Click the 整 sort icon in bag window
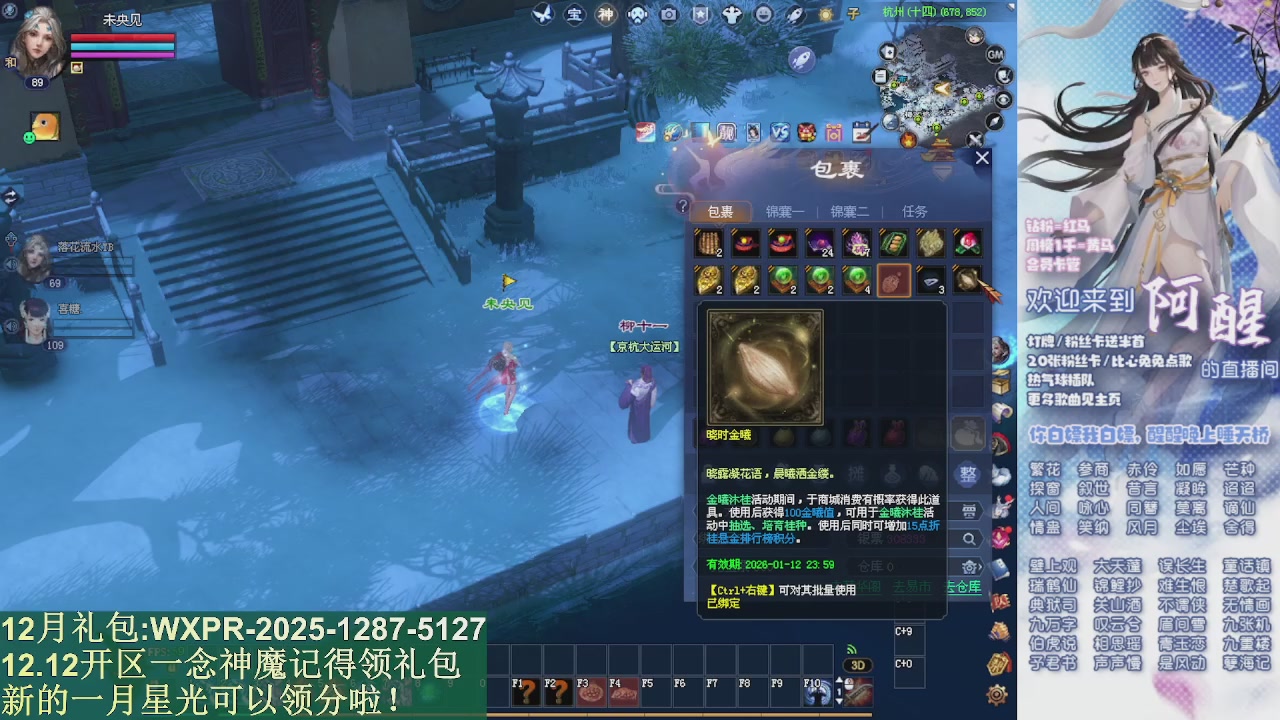 click(x=968, y=474)
